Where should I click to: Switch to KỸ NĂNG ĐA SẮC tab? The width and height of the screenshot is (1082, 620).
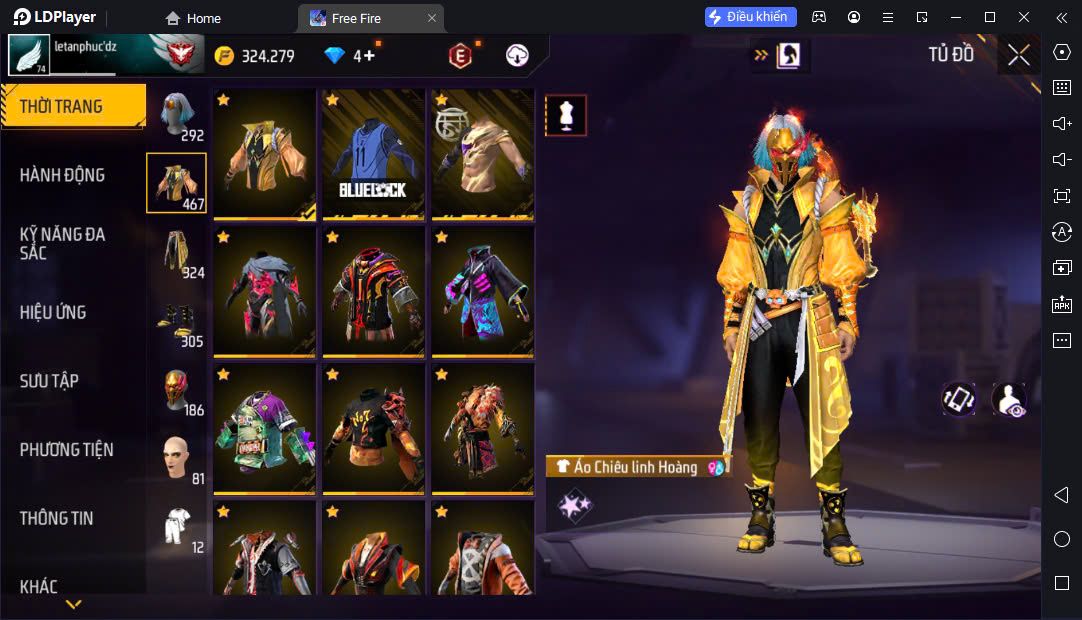tap(62, 243)
